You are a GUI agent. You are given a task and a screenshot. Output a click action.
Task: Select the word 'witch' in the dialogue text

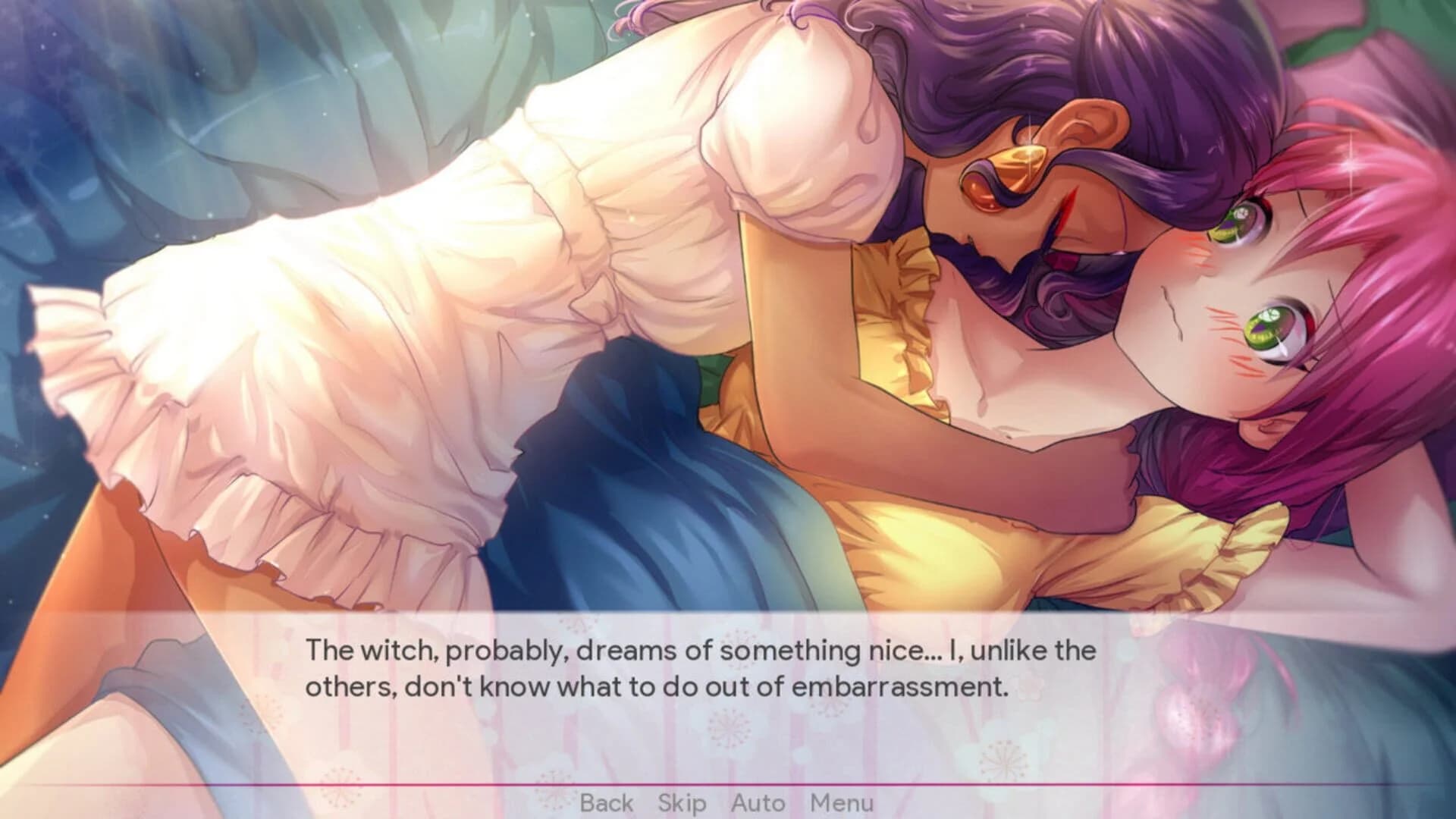point(394,649)
